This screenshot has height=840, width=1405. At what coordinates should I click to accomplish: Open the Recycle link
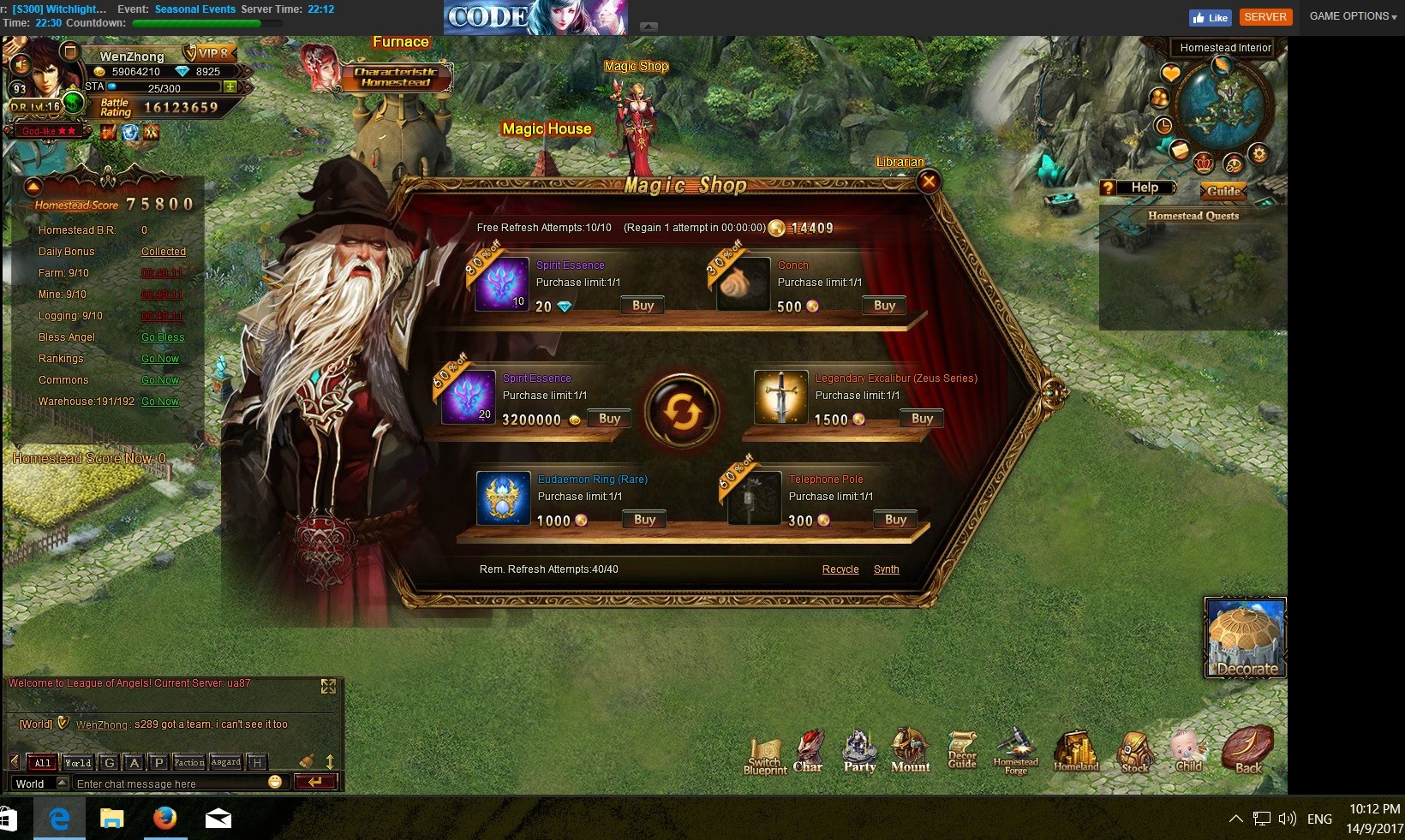[840, 569]
